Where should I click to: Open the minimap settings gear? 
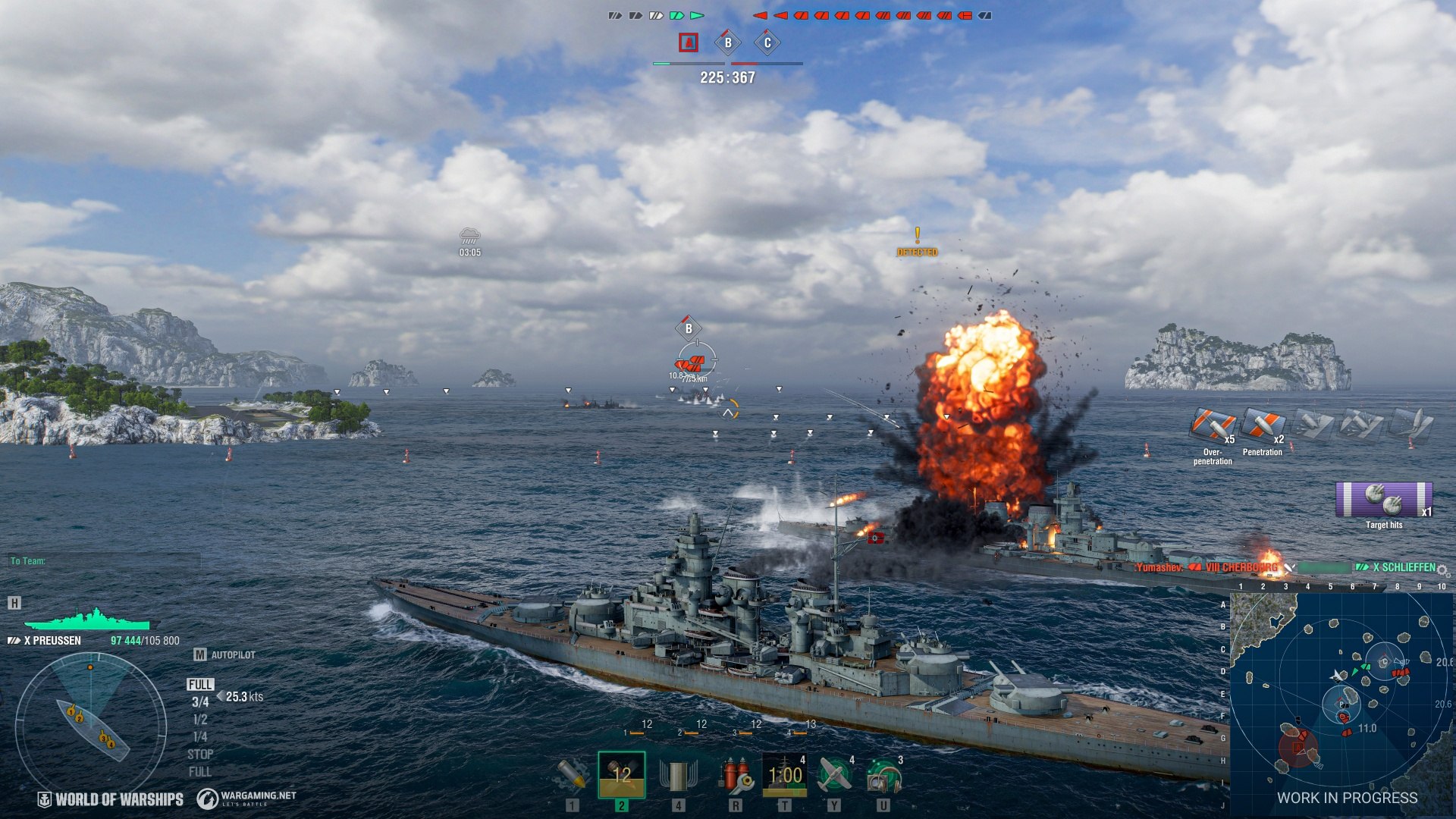pyautogui.click(x=1443, y=570)
